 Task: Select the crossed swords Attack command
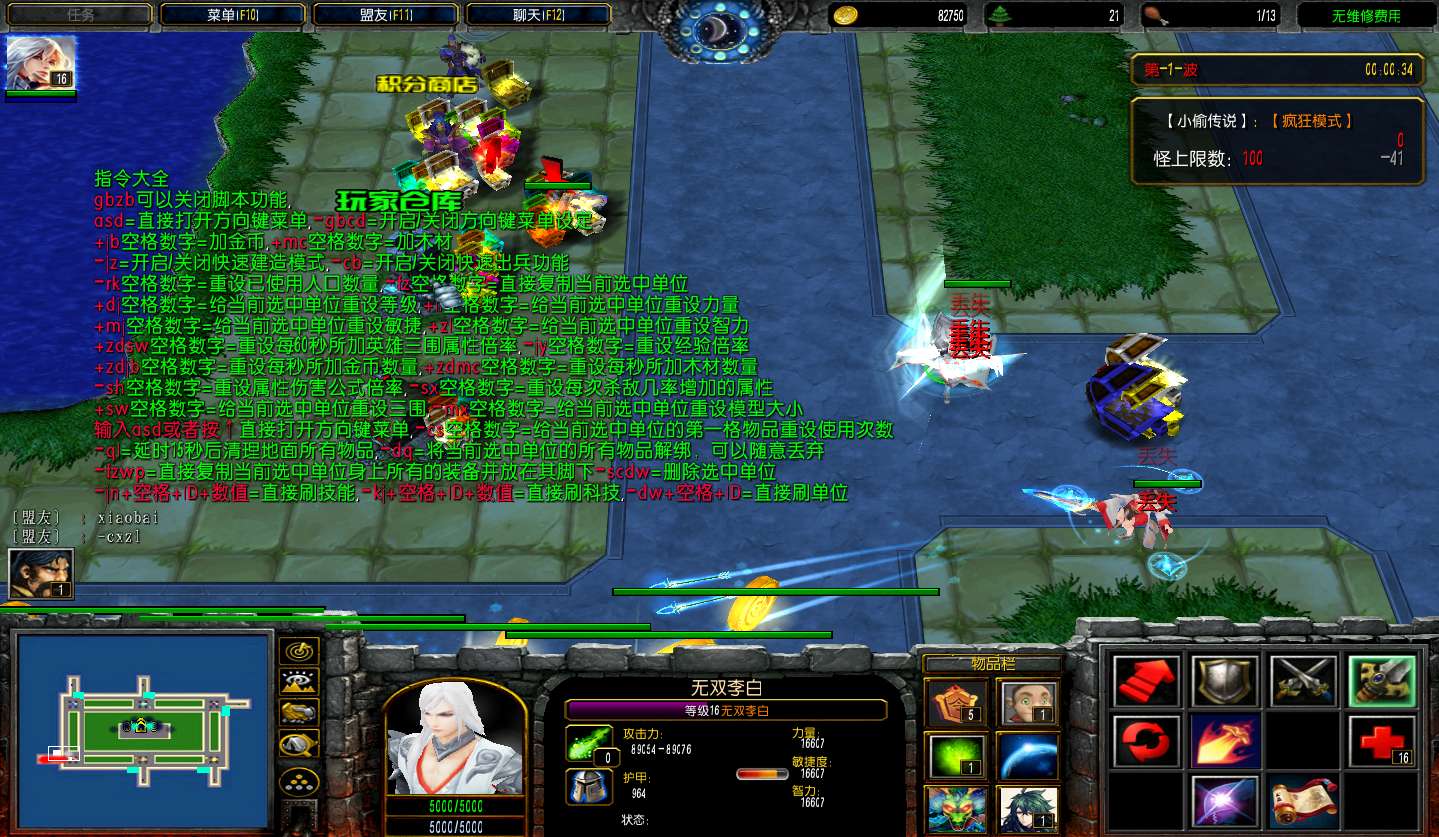click(1303, 682)
